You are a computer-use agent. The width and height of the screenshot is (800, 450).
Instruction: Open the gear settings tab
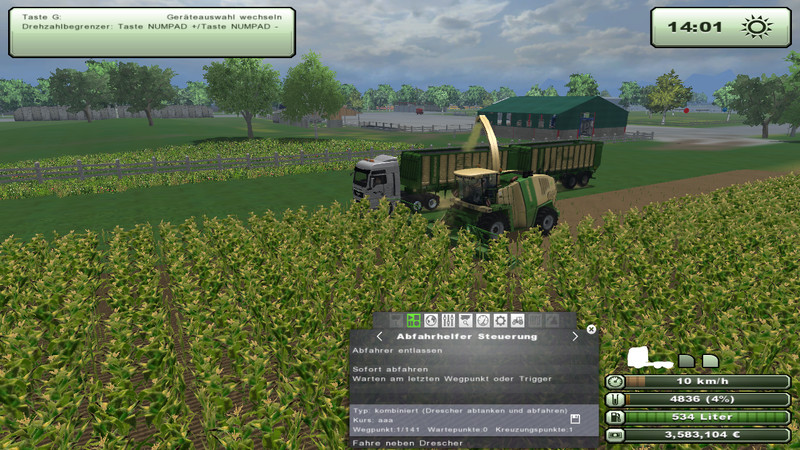[500, 321]
